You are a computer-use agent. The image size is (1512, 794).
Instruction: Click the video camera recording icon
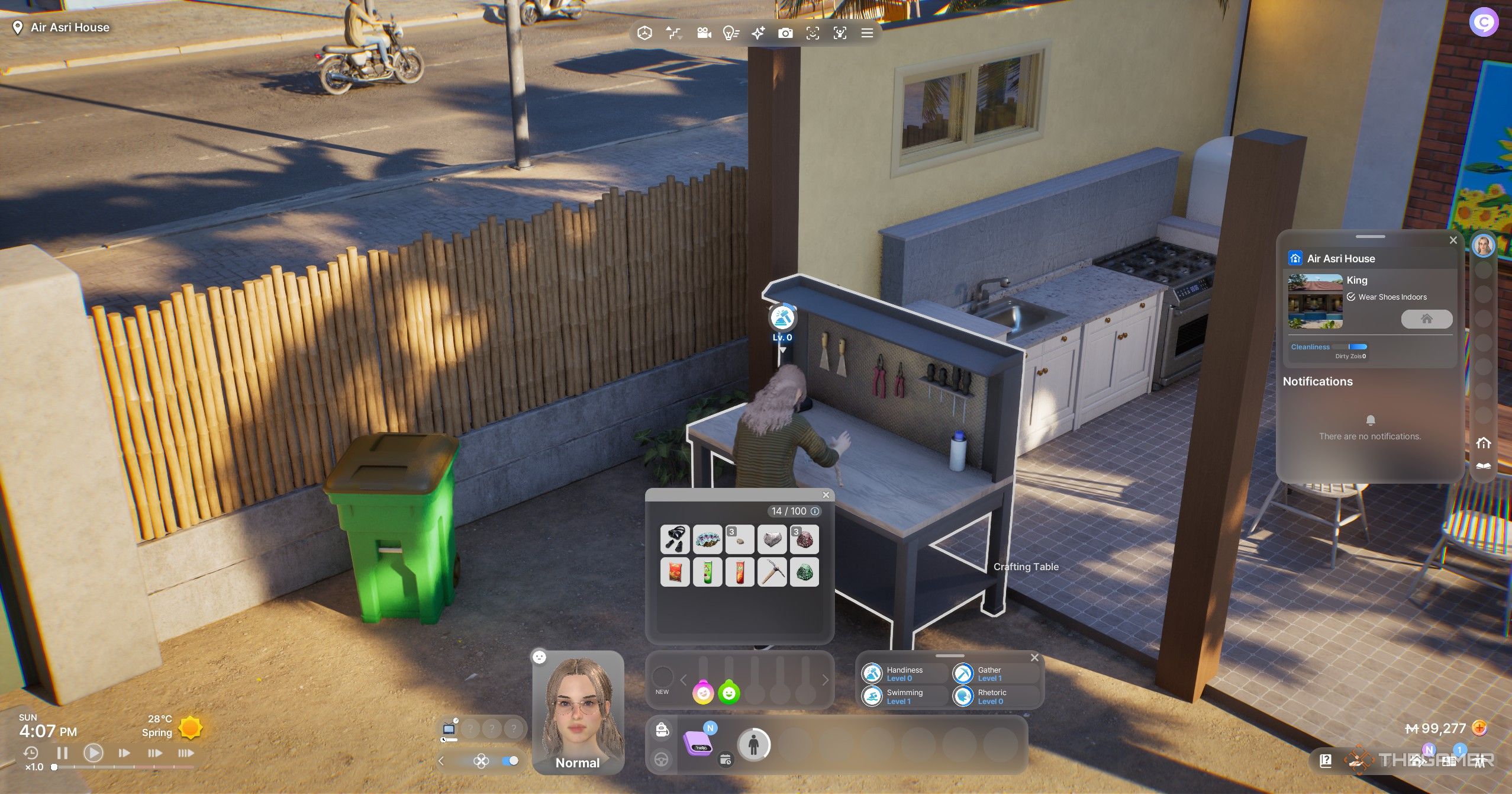point(704,33)
